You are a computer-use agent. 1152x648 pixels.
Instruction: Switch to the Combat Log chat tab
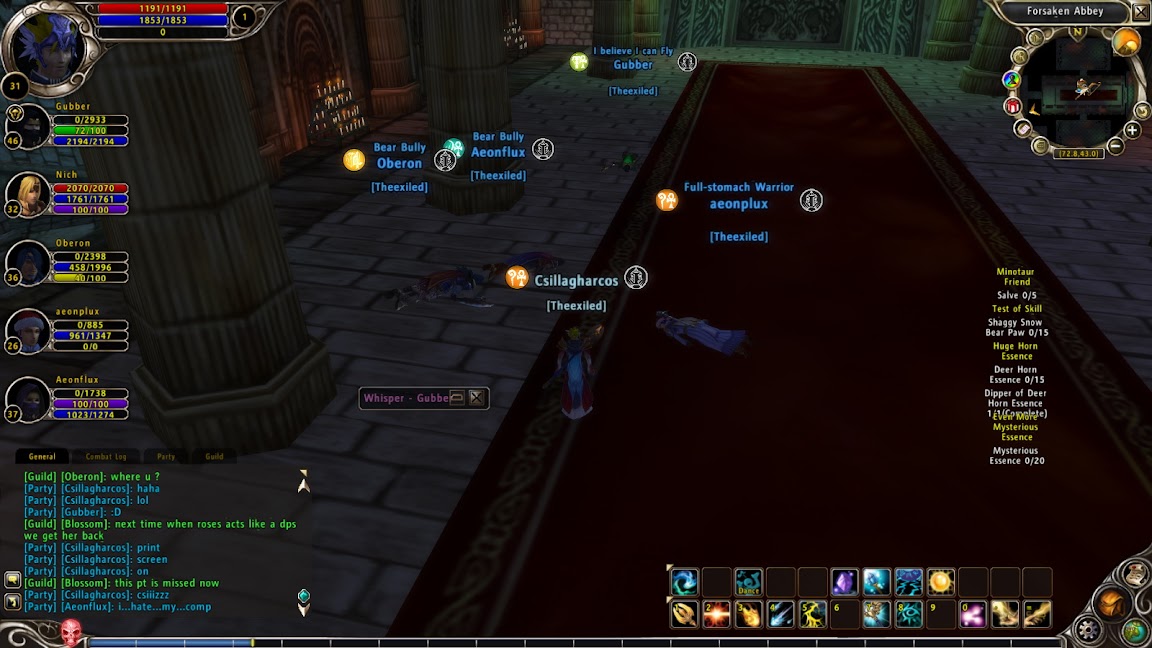[x=106, y=456]
